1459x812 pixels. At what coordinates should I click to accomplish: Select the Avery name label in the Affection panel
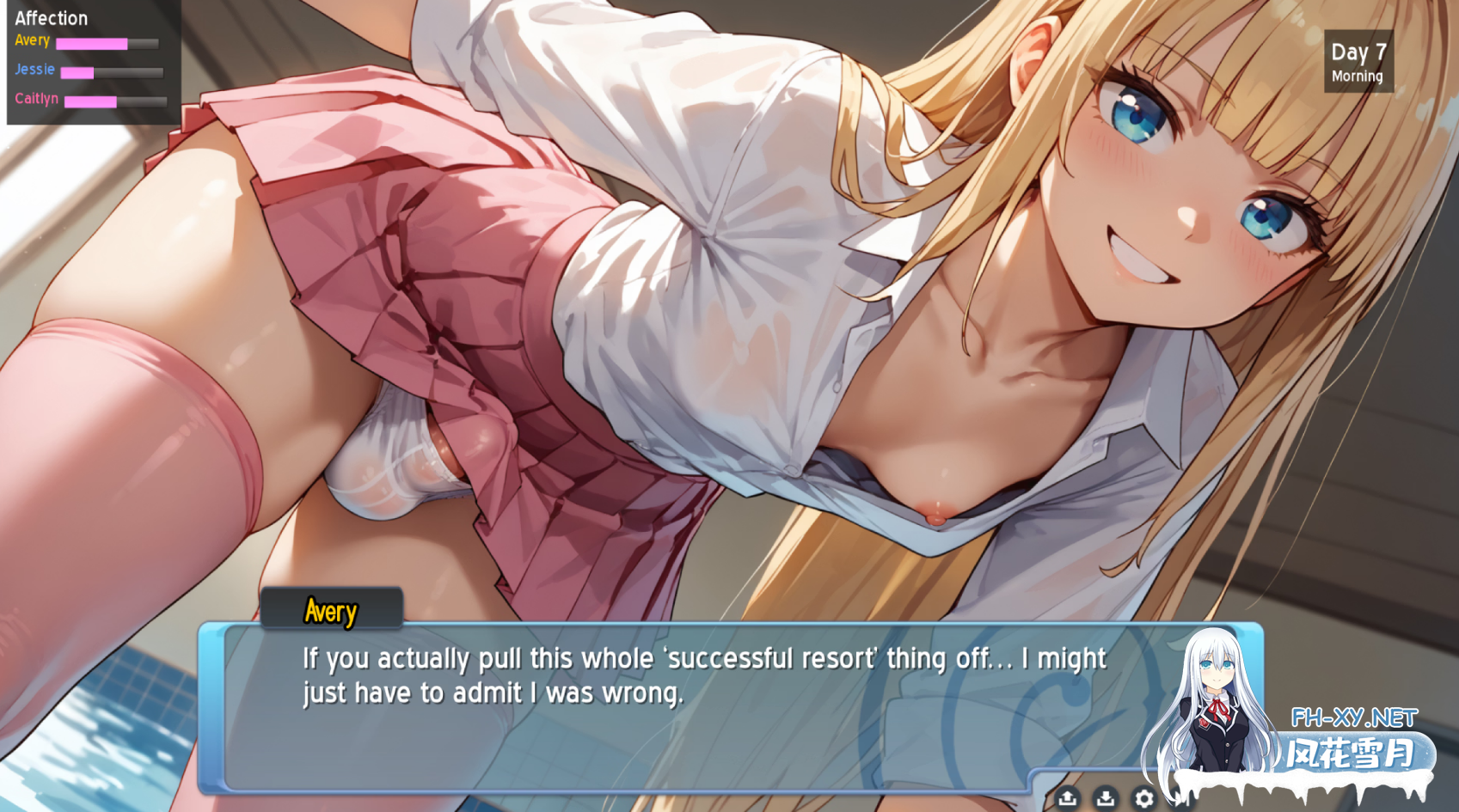[x=32, y=40]
